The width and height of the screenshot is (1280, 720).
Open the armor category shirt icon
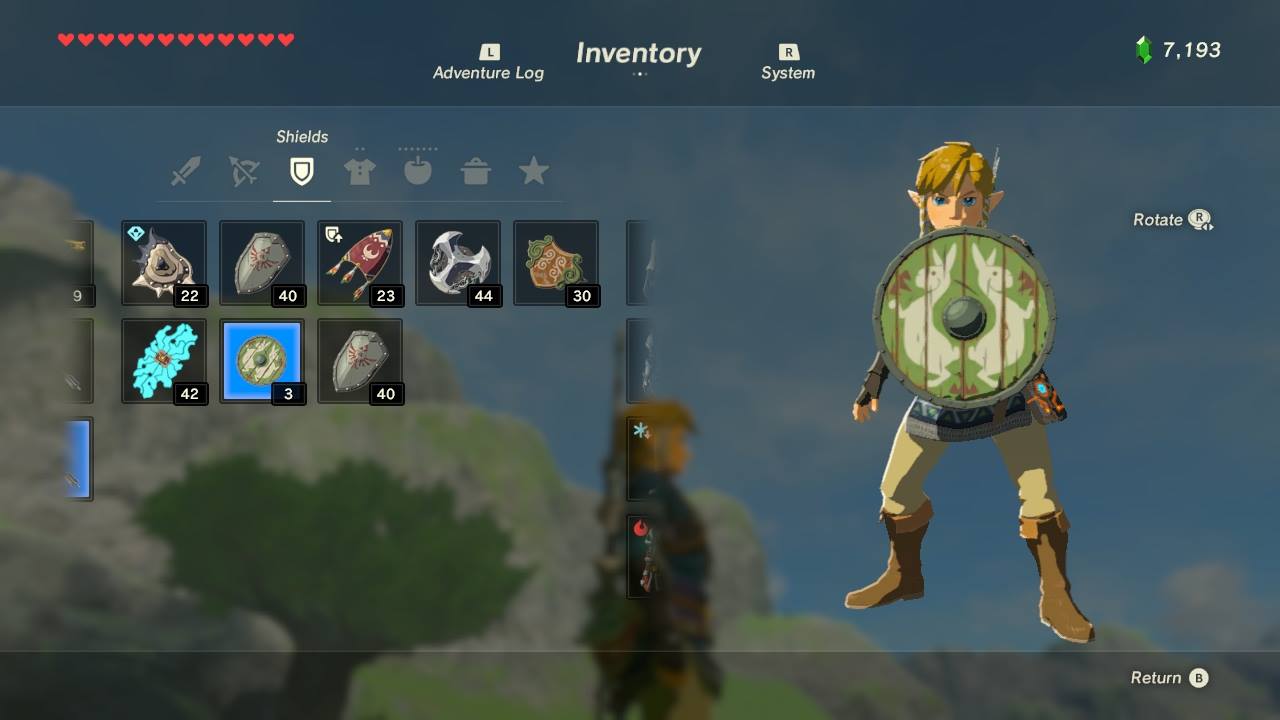(359, 172)
